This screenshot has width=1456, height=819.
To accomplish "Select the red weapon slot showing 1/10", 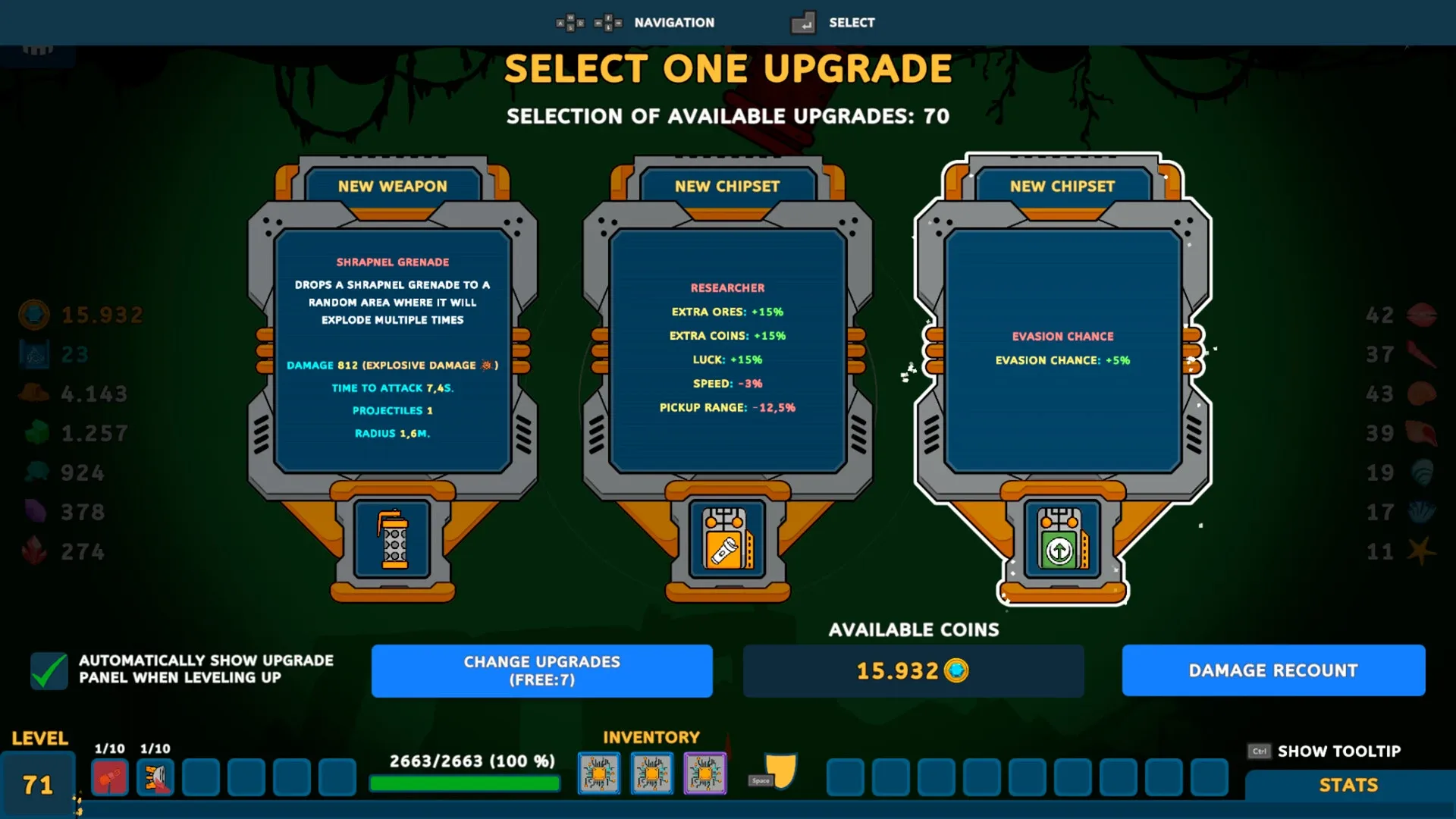I will coord(109,778).
